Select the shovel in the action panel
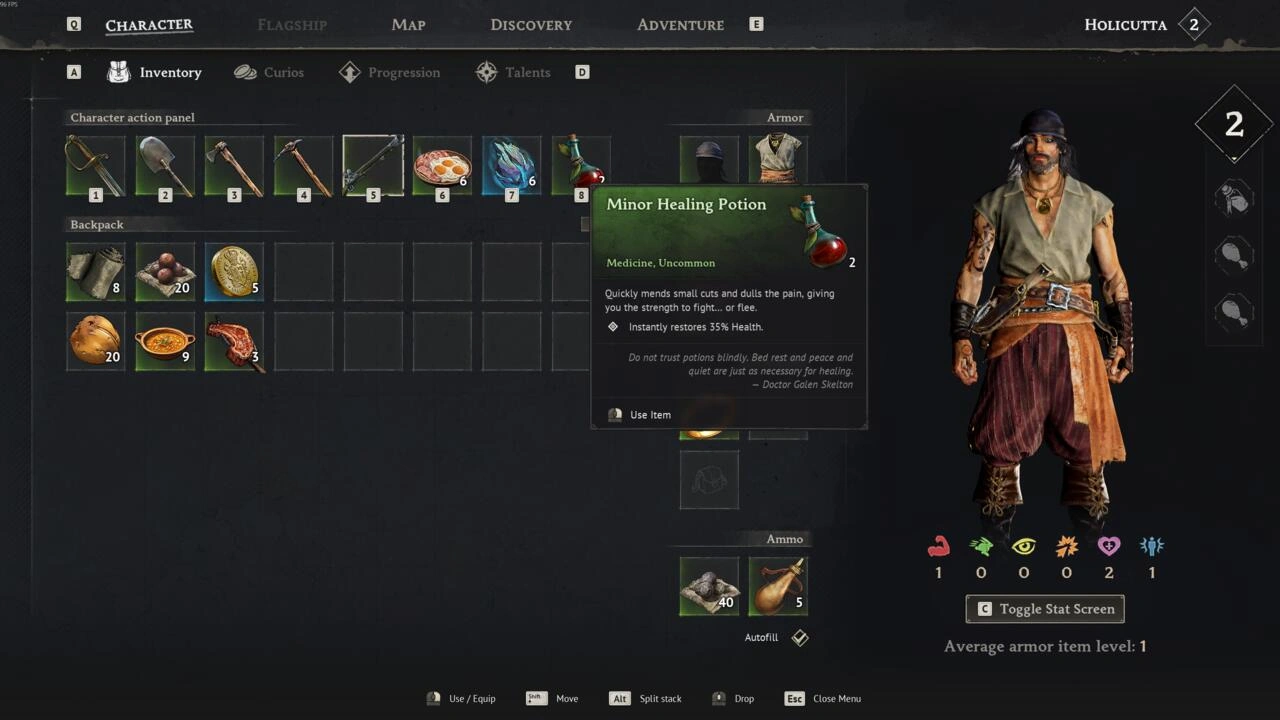Image resolution: width=1280 pixels, height=720 pixels. (165, 166)
